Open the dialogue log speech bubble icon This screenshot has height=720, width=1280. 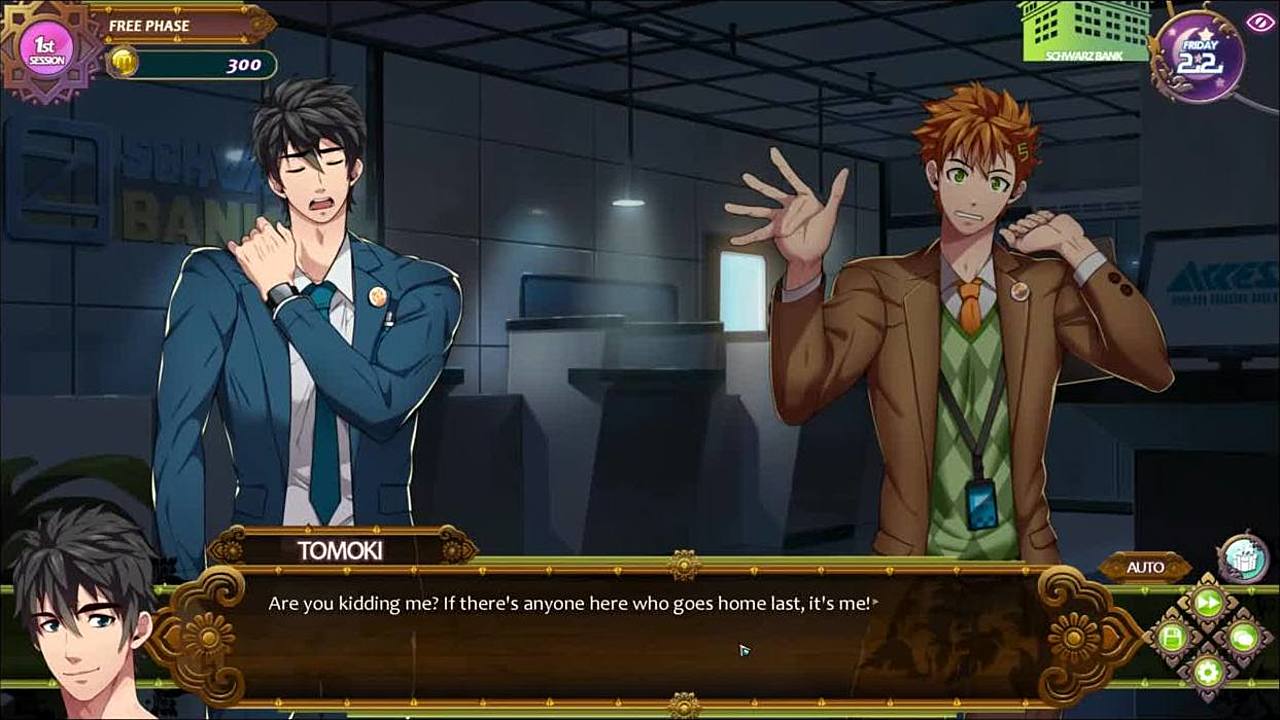tap(1243, 637)
